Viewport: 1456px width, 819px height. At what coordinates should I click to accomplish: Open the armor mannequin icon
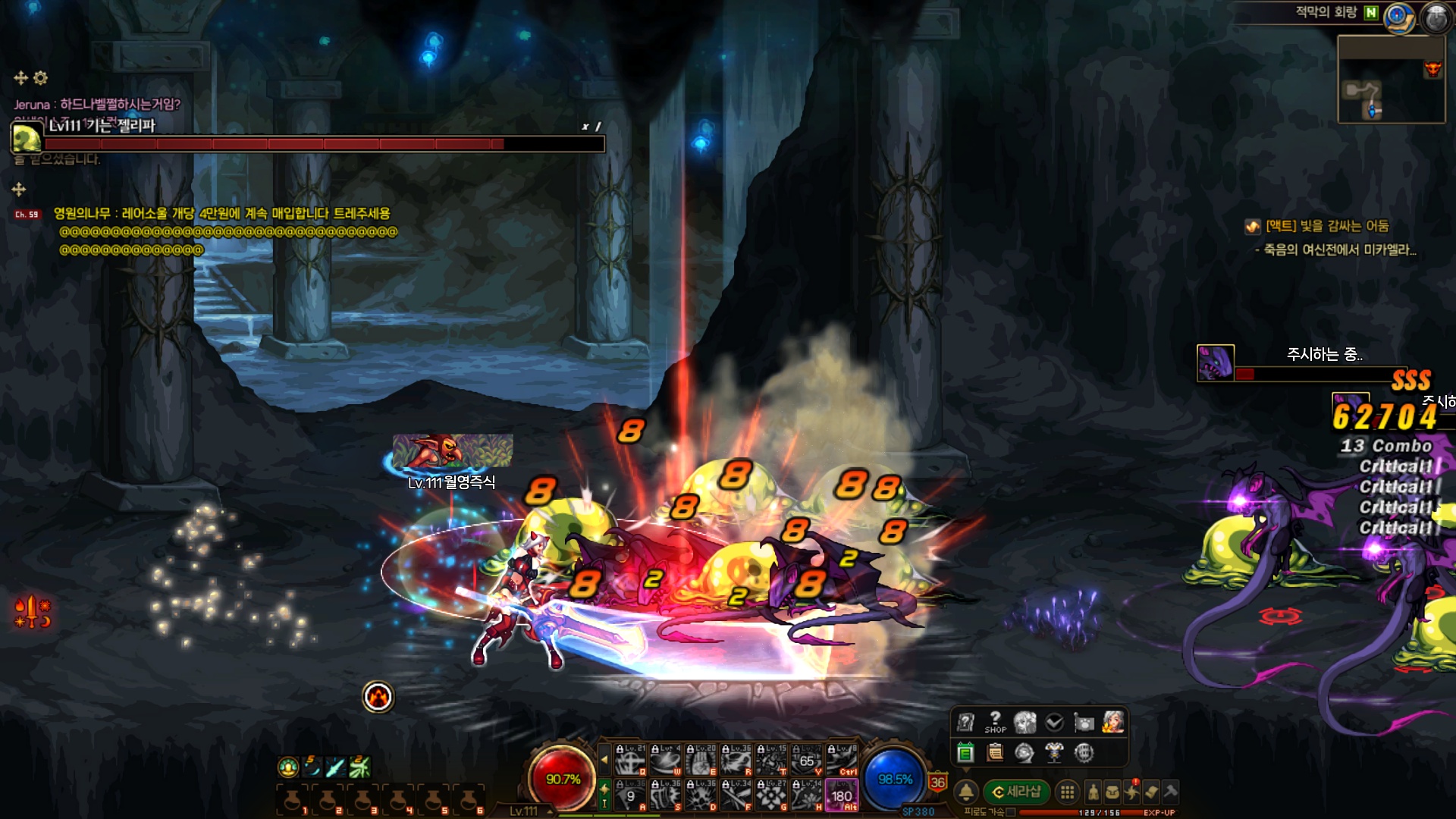1054,752
